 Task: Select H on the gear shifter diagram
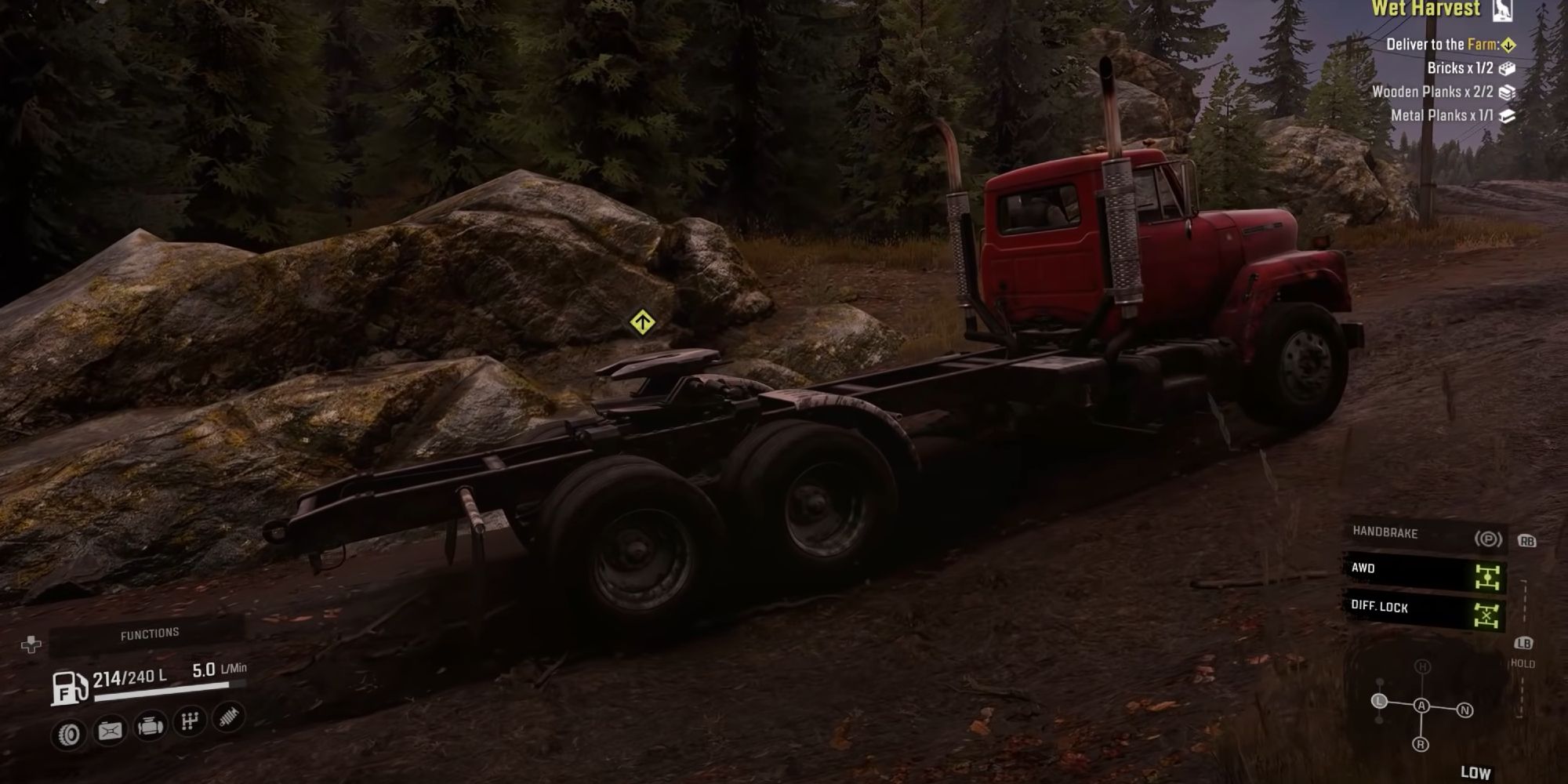click(1422, 666)
